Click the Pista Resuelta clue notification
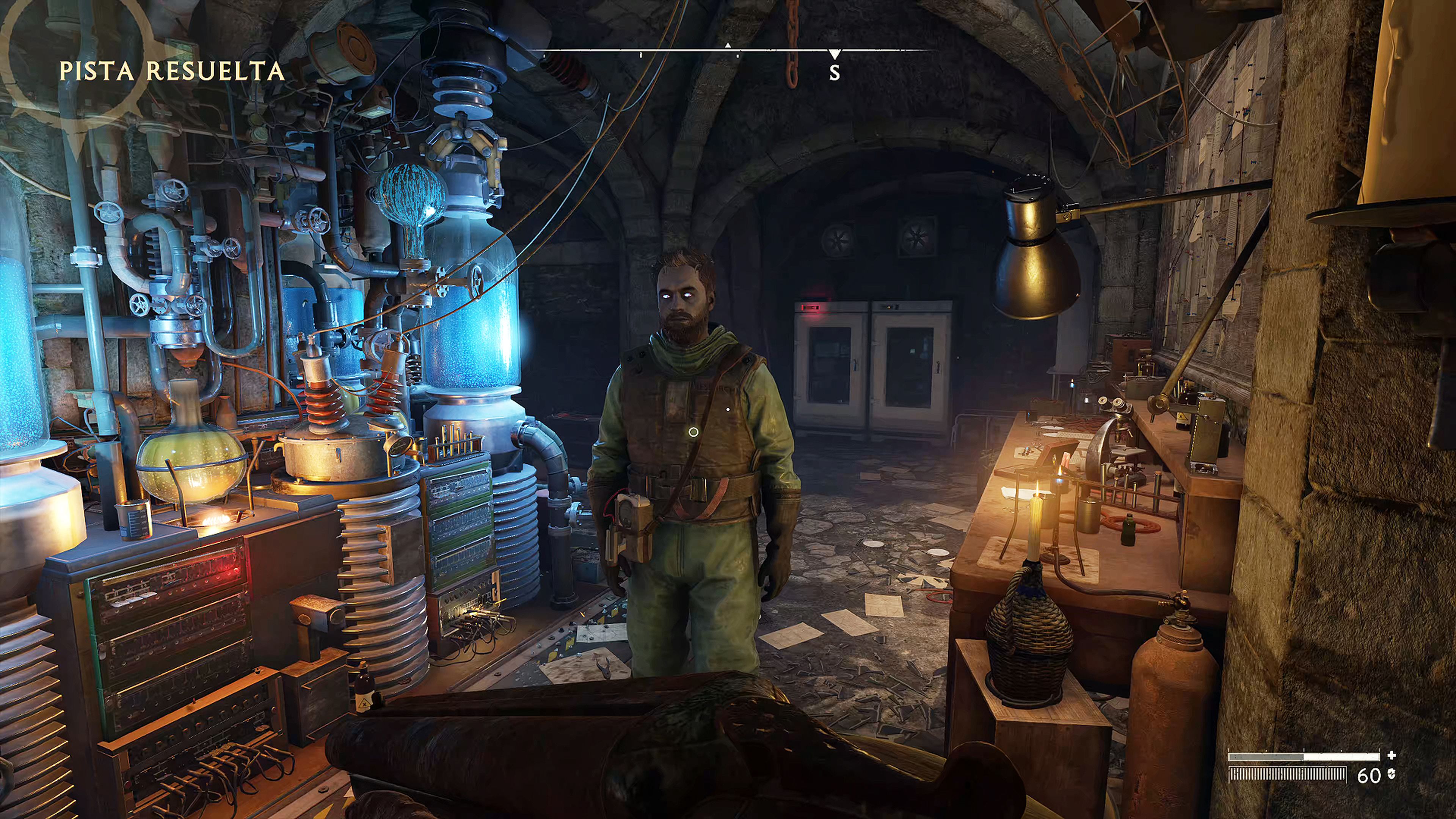This screenshot has width=1456, height=819. pos(171,72)
